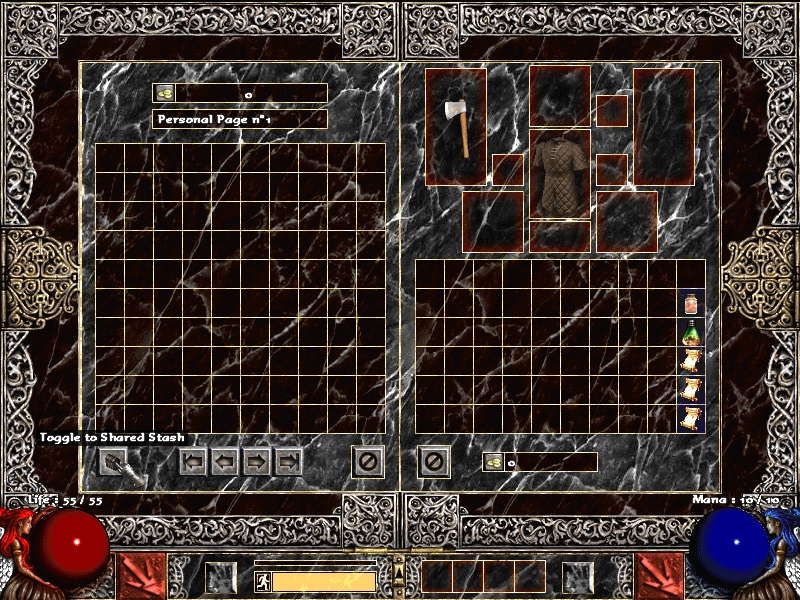Image resolution: width=800 pixels, height=600 pixels.
Task: Go to the previous stash page (plain left arrow)
Action: coord(226,462)
